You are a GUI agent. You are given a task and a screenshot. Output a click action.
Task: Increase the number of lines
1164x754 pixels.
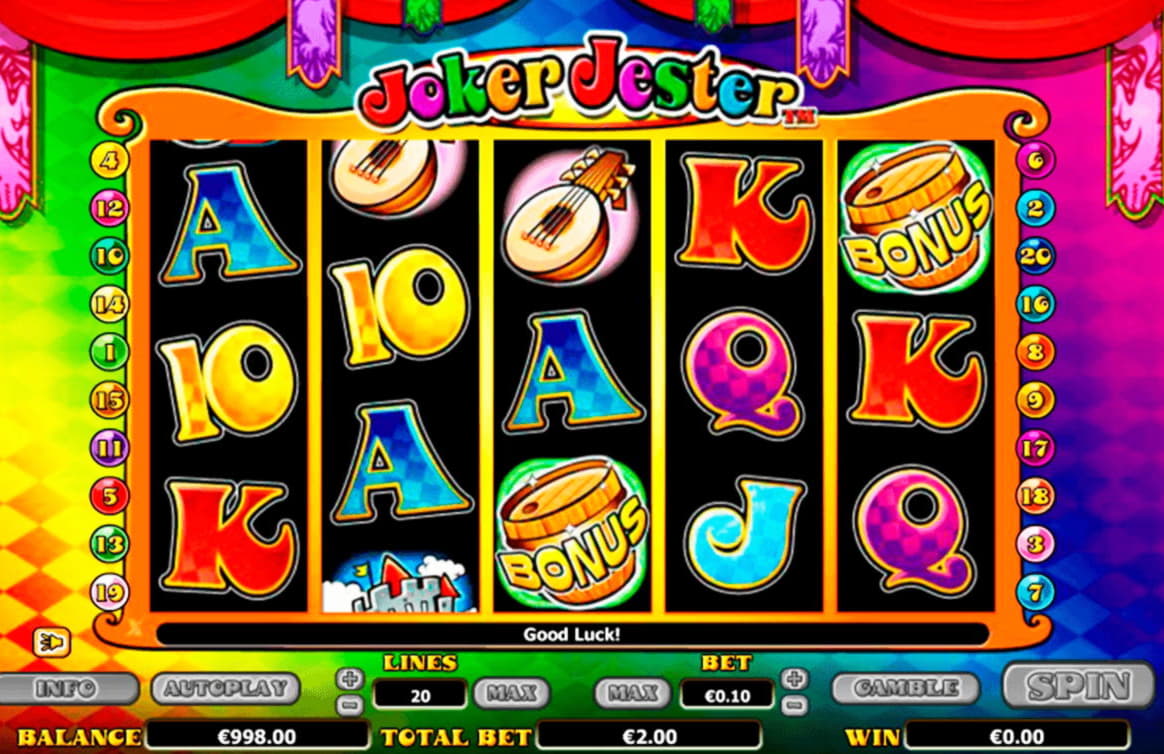click(349, 678)
